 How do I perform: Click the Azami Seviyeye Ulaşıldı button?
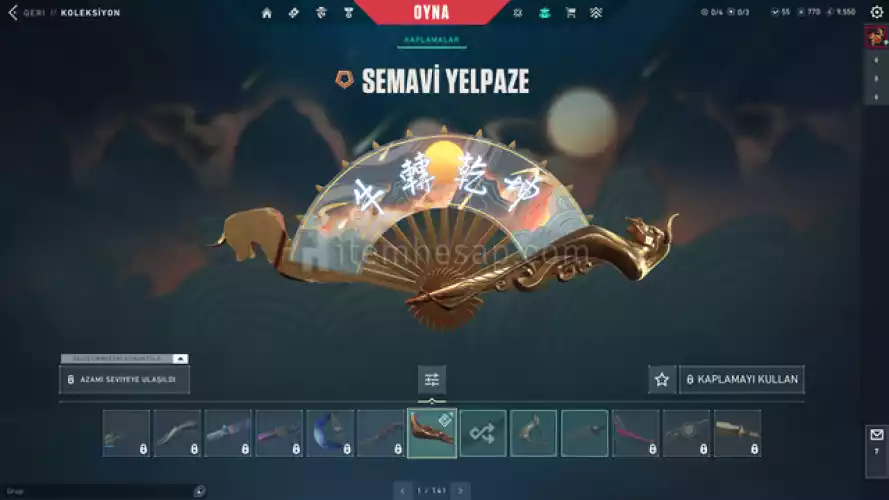124,380
